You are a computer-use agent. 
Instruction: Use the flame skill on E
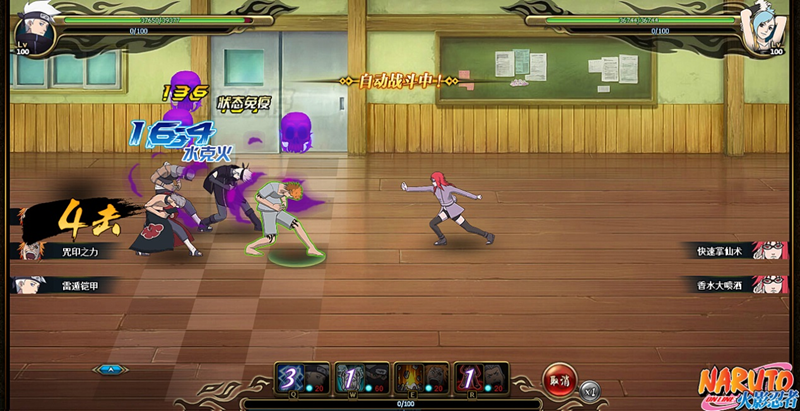[421, 378]
